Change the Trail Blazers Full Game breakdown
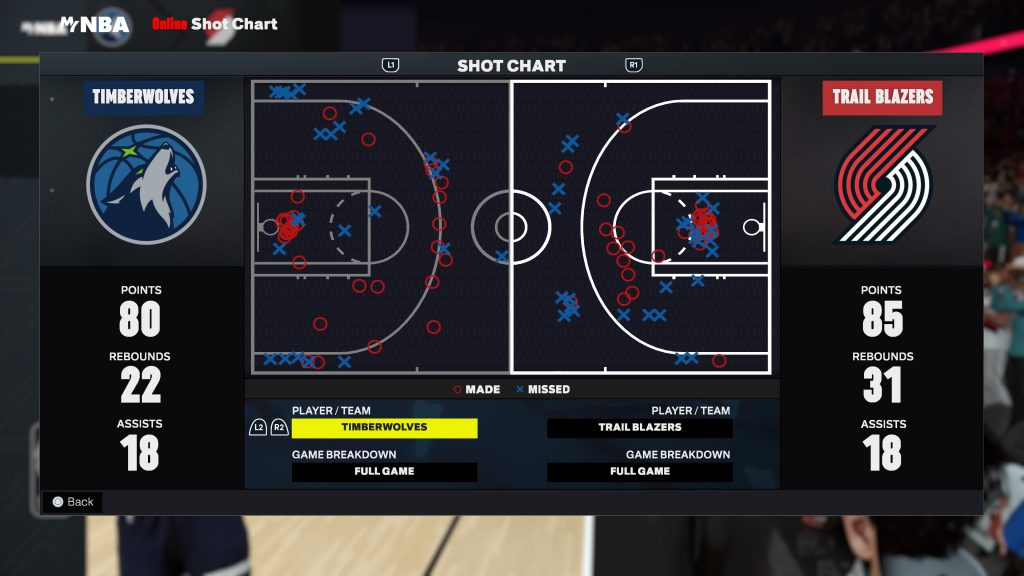The height and width of the screenshot is (576, 1024). [640, 472]
